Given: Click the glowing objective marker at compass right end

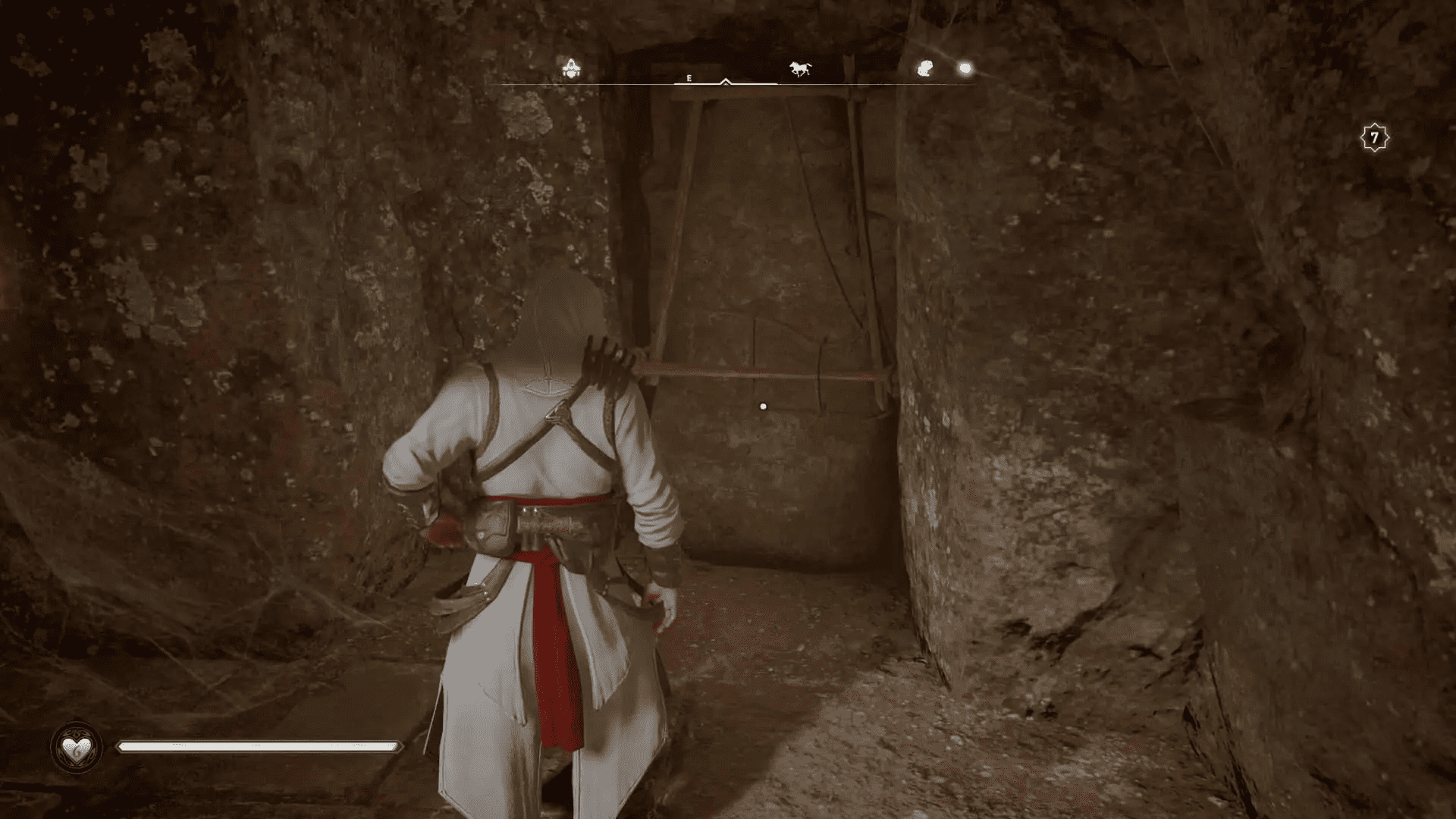Looking at the screenshot, I should (x=965, y=67).
